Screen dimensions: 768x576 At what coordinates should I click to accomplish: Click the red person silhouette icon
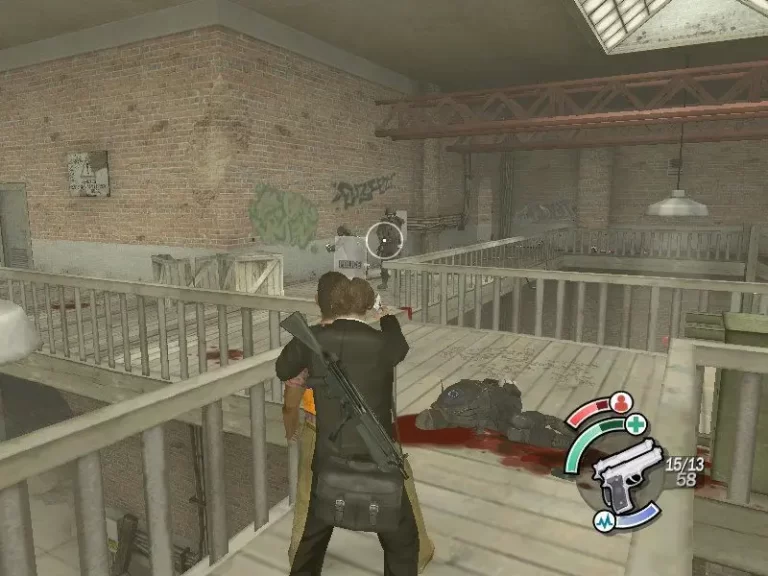pyautogui.click(x=621, y=403)
